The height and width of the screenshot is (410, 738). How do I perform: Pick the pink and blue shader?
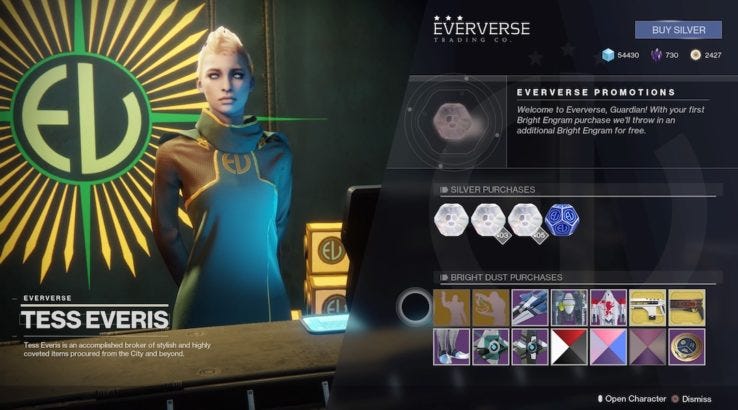(607, 346)
